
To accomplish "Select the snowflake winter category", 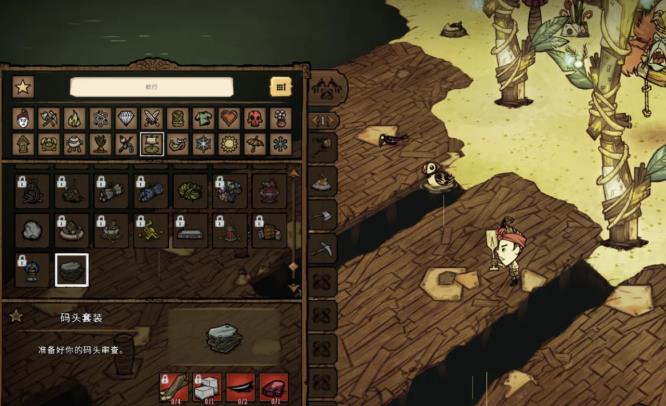I will 204,144.
